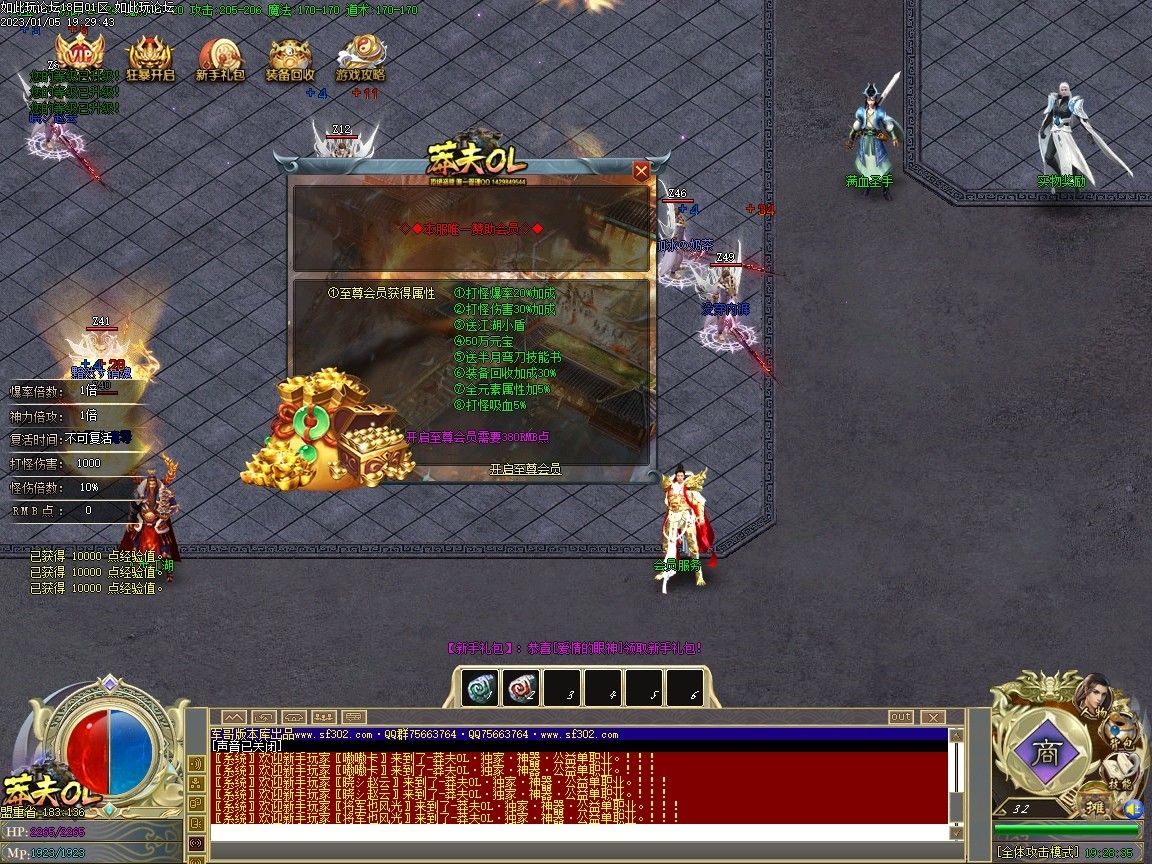Open the 游戏攻略 game guide

(x=360, y=58)
